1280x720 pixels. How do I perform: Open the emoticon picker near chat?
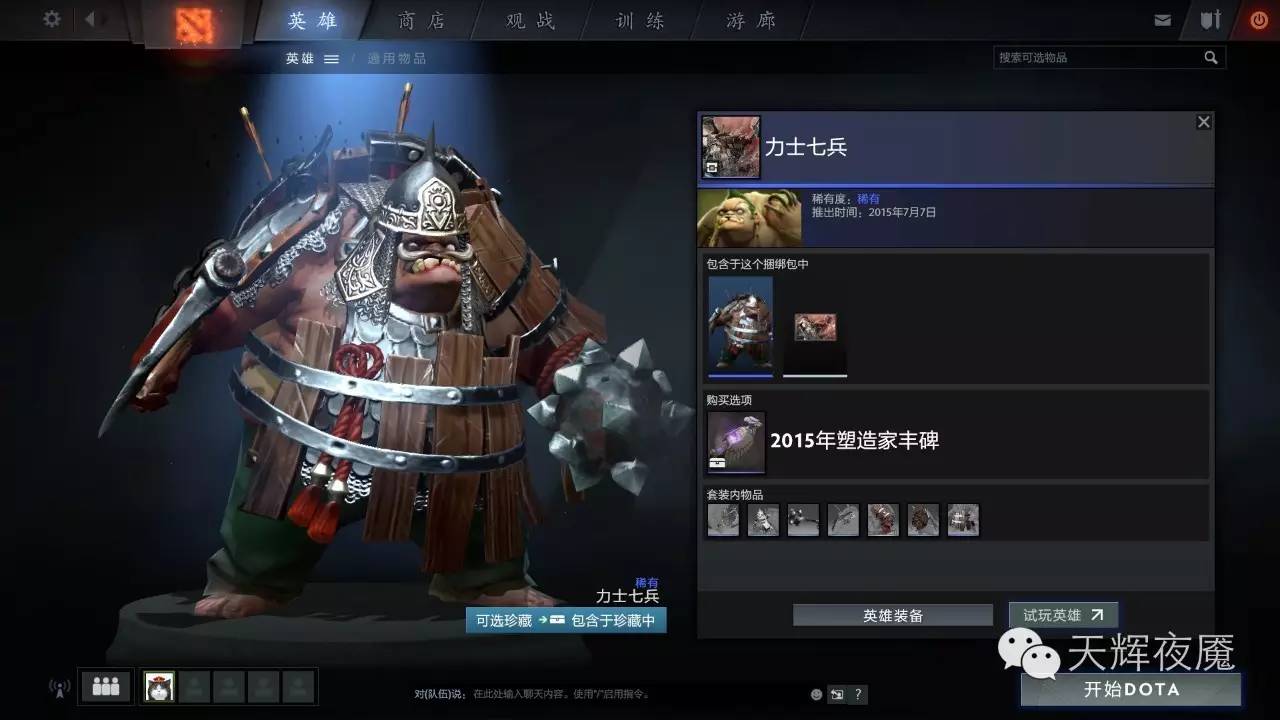814,693
